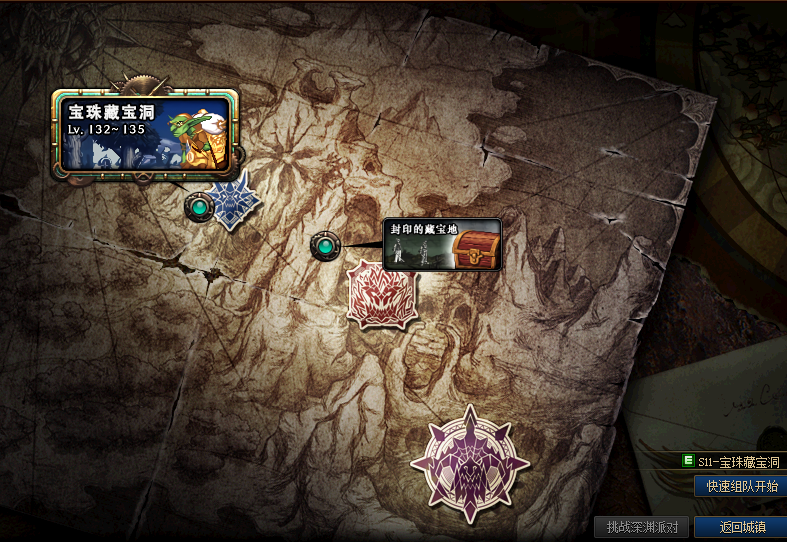Select the red crest map emblem
The width and height of the screenshot is (787, 542).
381,294
